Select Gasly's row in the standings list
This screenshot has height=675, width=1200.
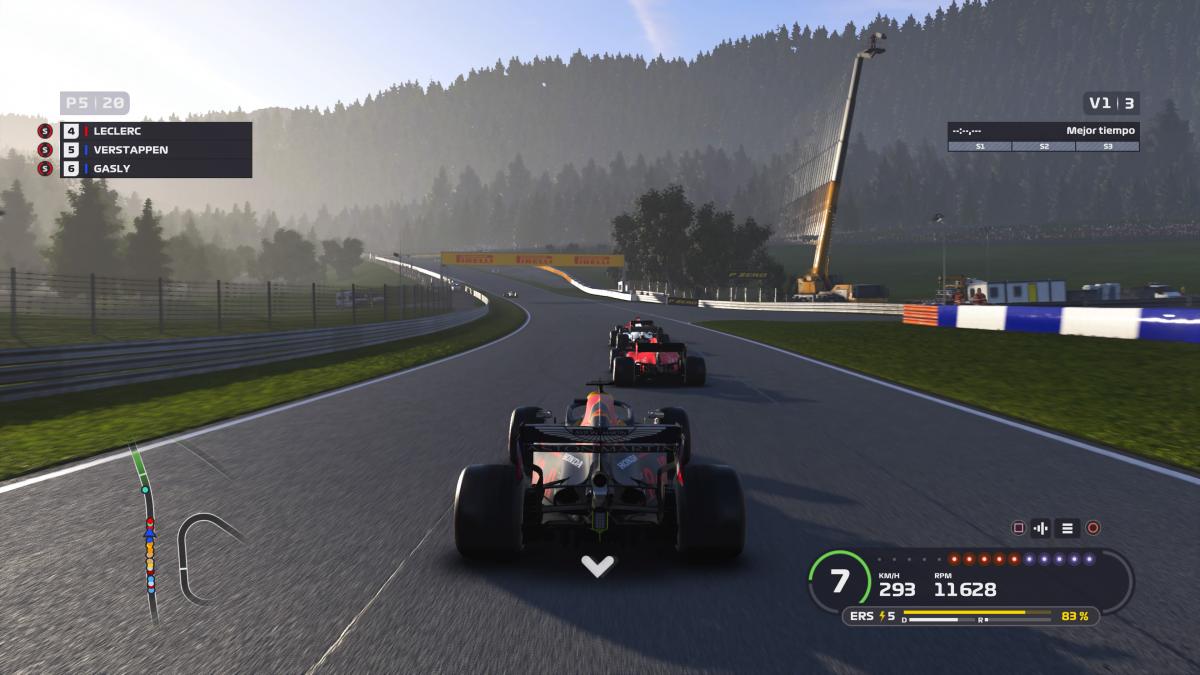(x=155, y=169)
